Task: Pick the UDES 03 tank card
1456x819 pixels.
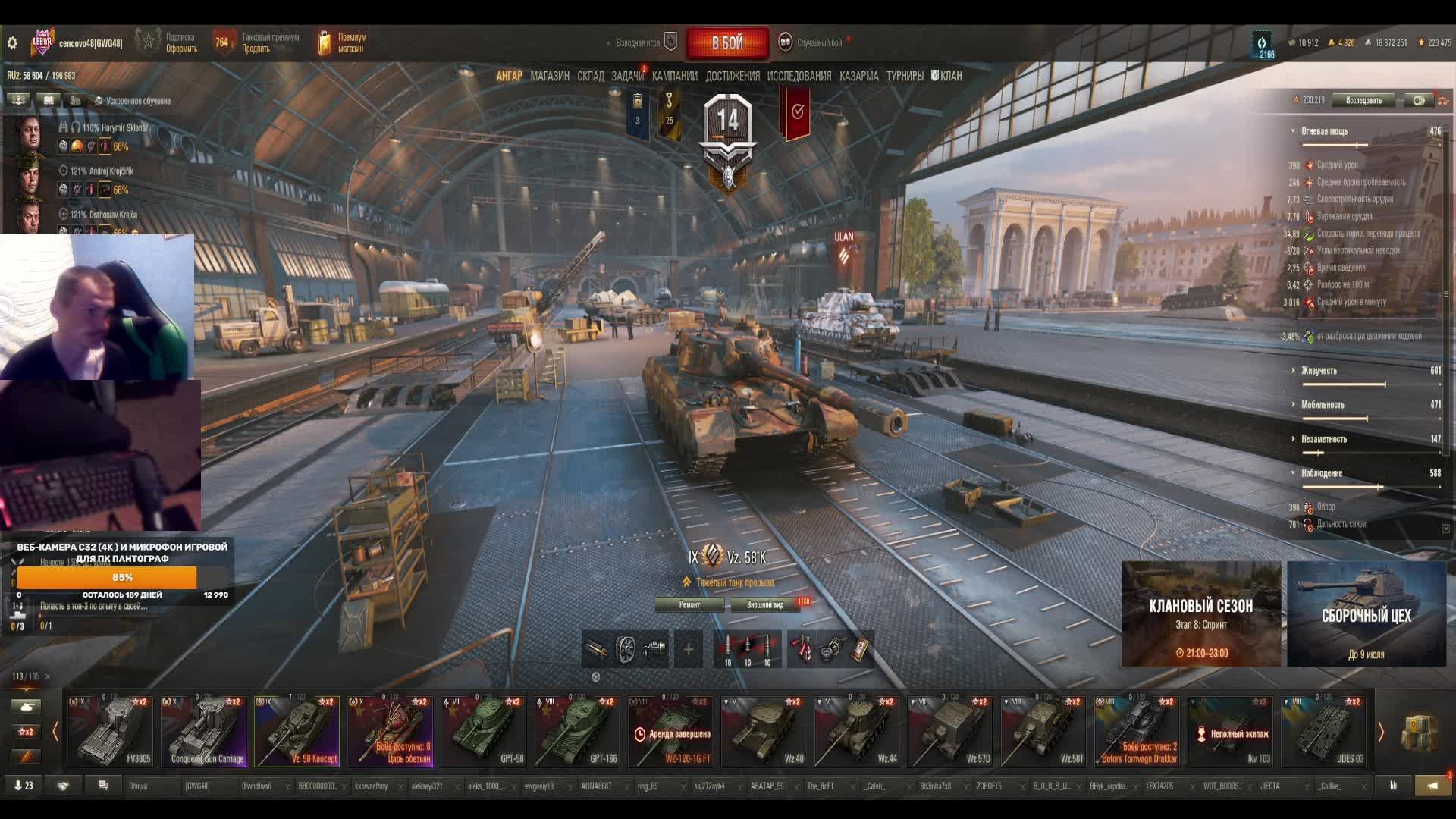Action: 1324,731
